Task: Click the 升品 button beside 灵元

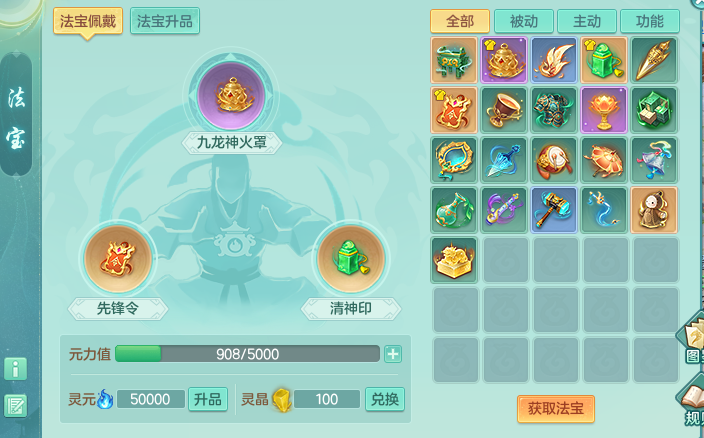Action: pyautogui.click(x=208, y=399)
